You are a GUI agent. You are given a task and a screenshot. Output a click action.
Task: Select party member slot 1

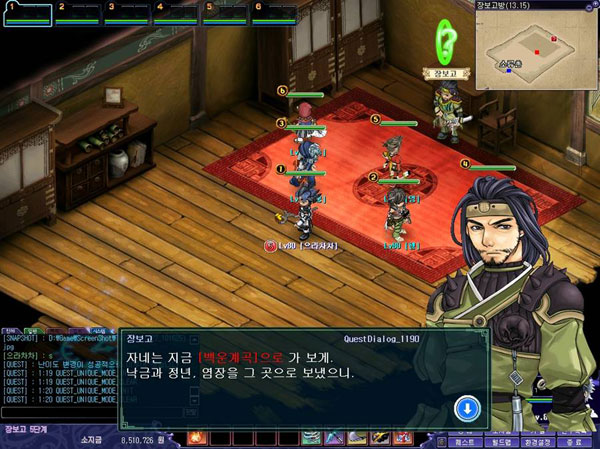point(25,13)
